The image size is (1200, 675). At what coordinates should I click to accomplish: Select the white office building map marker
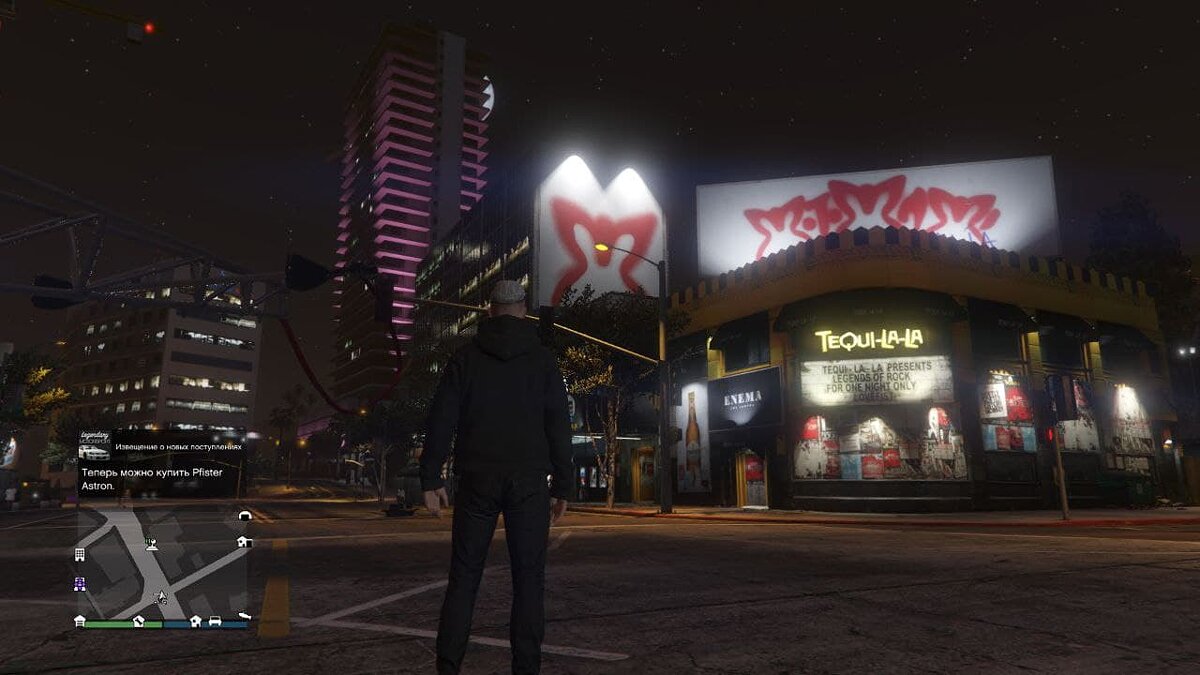coord(80,554)
